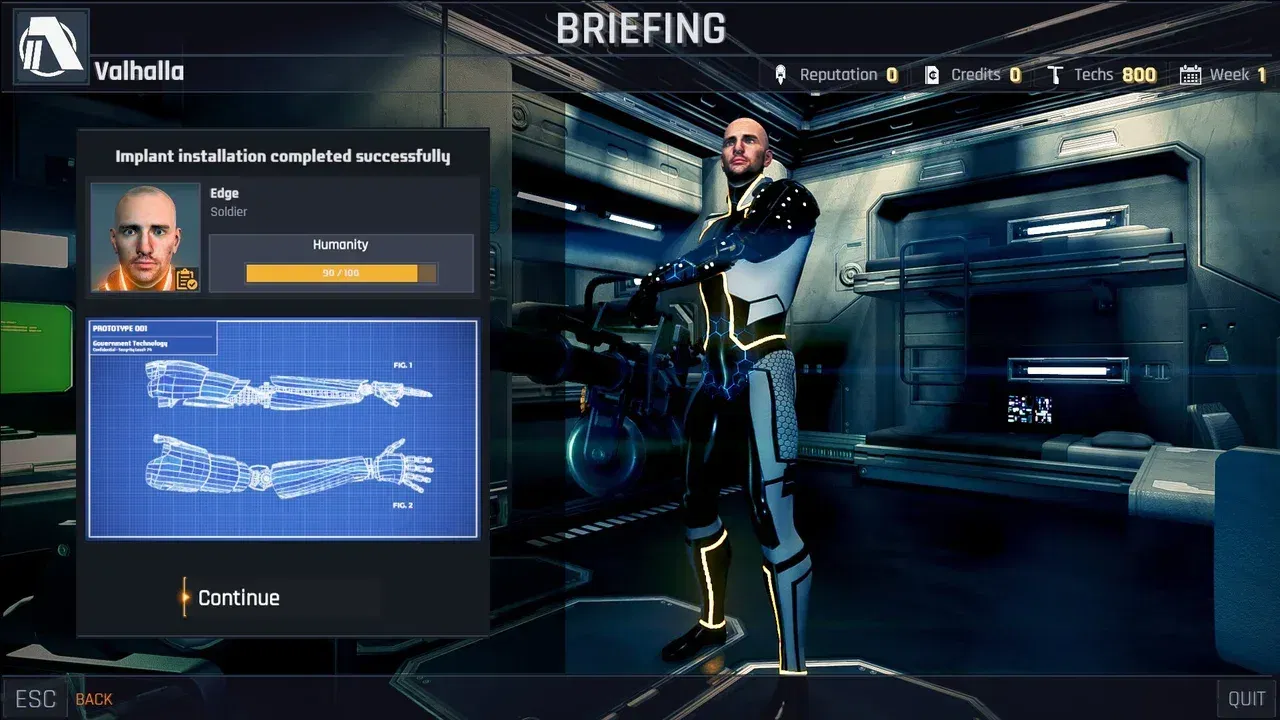1280x720 pixels.
Task: Click the ESC key label
Action: [x=36, y=697]
